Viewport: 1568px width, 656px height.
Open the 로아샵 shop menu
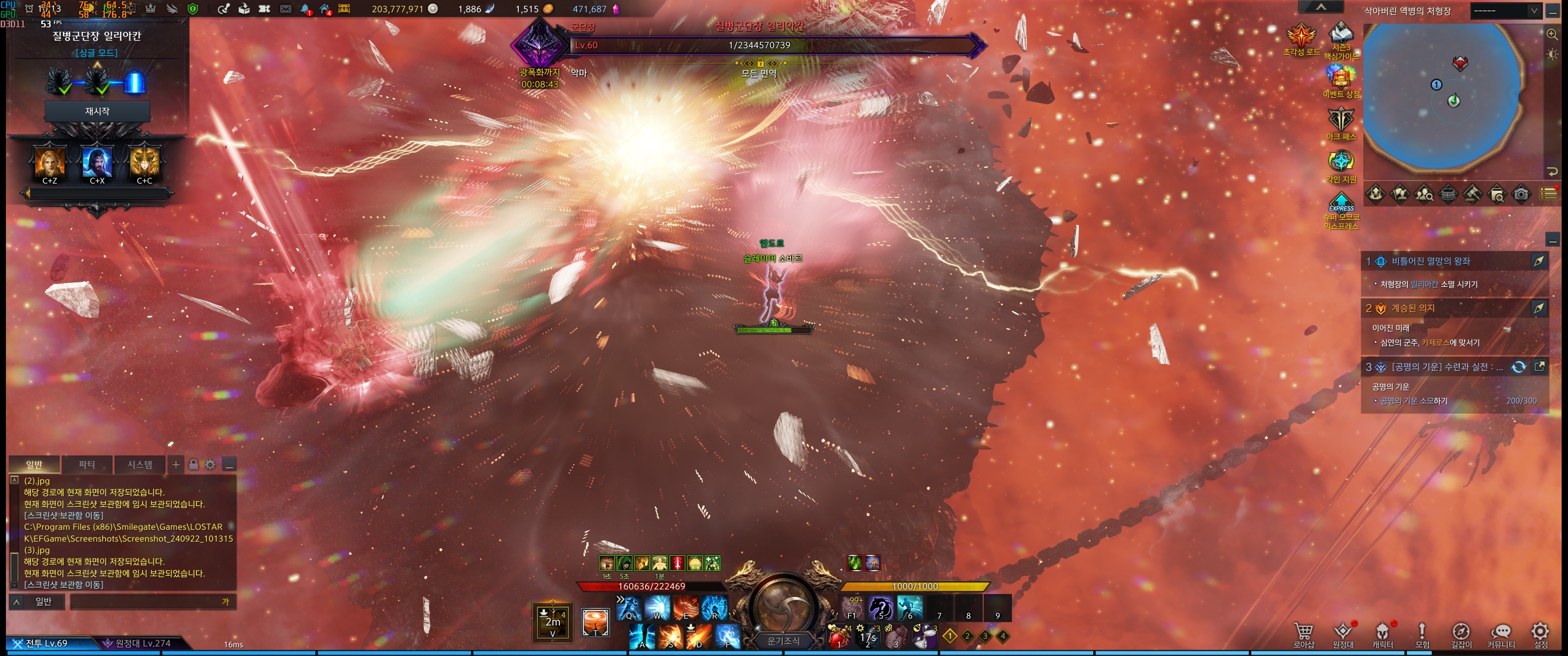pyautogui.click(x=1303, y=634)
